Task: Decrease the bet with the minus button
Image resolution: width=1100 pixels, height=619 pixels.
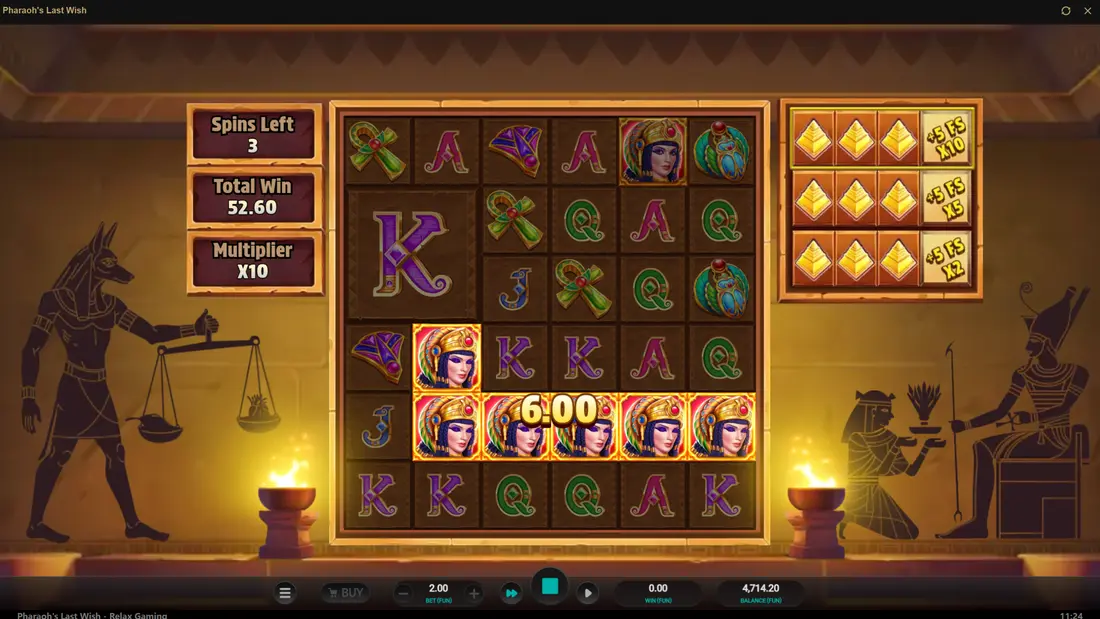Action: [x=403, y=593]
